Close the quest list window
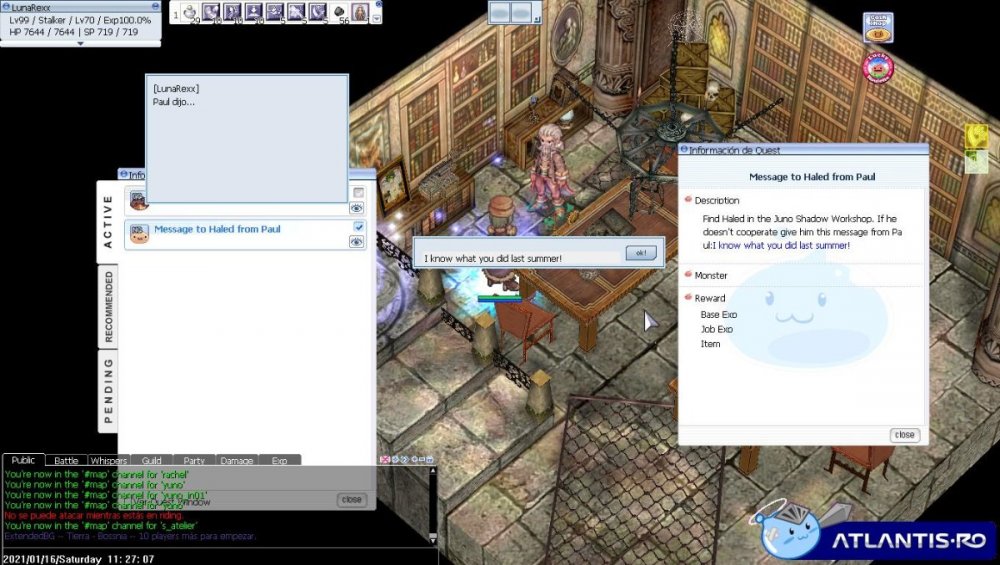Viewport: 1000px width, 565px height. tap(351, 499)
